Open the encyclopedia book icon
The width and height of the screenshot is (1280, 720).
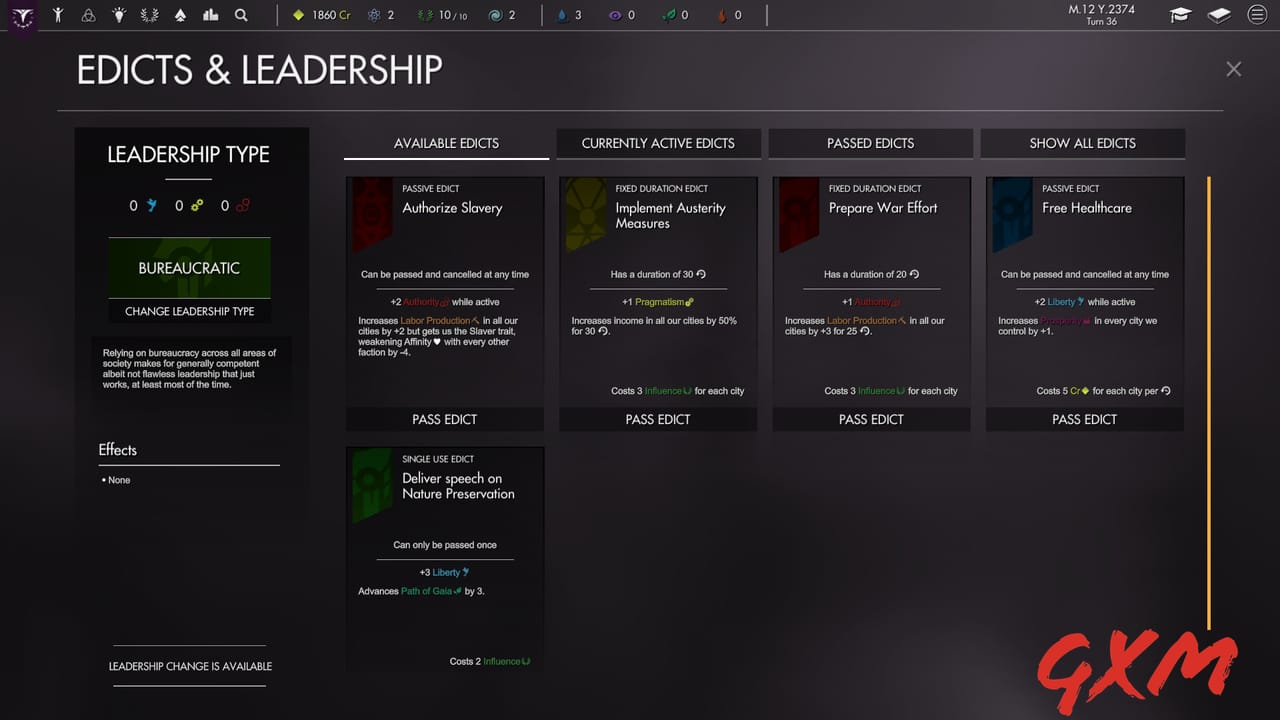point(1218,14)
